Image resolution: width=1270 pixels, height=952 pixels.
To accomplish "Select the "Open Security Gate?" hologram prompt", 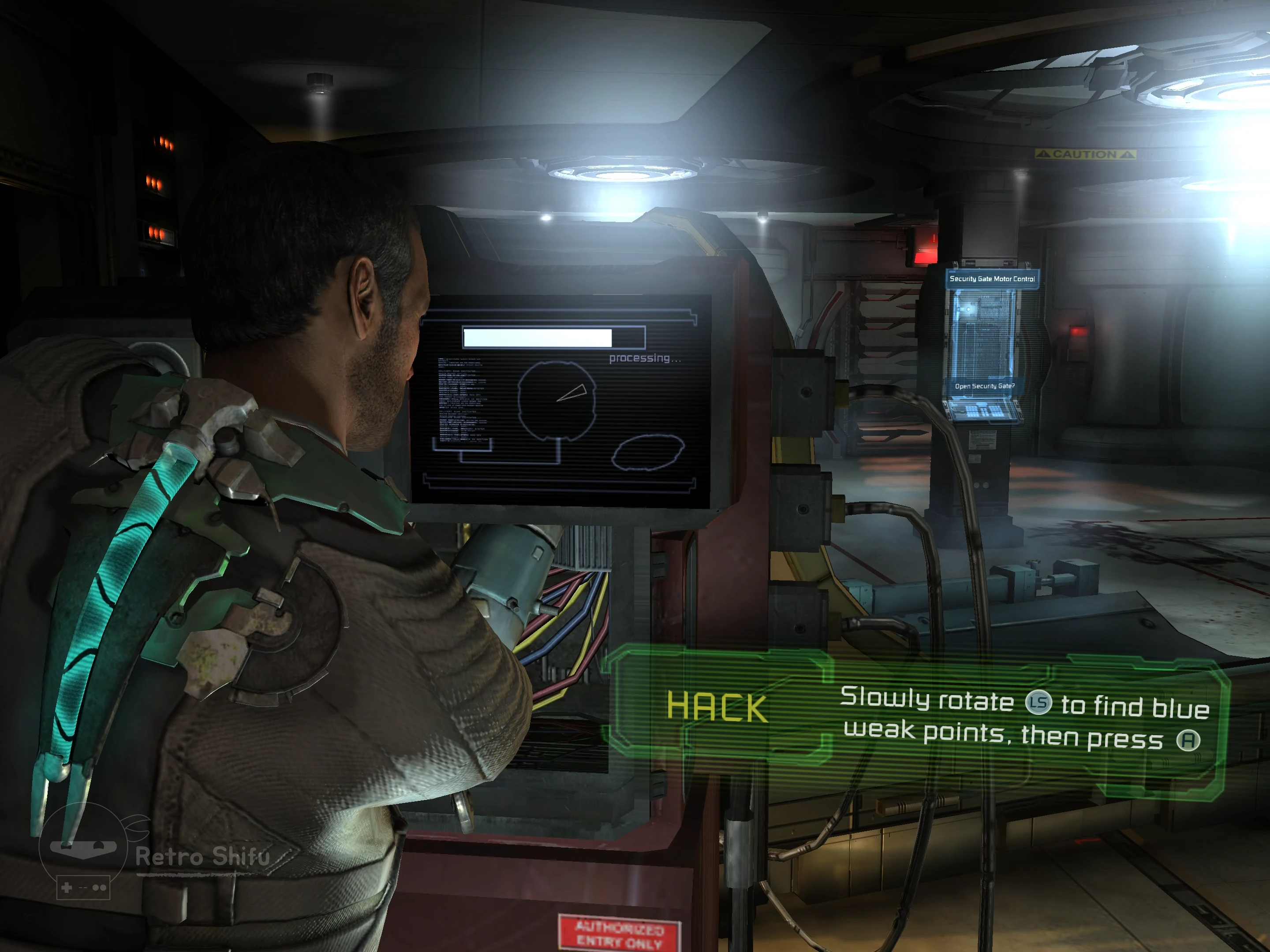I will point(984,386).
